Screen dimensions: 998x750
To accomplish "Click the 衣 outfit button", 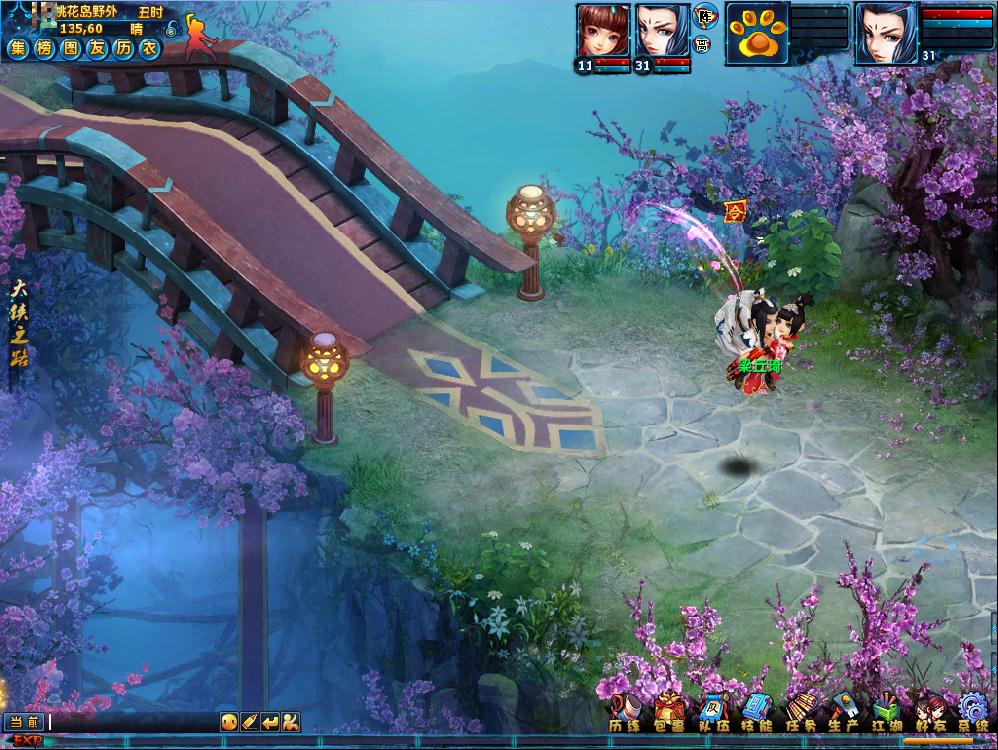I will point(149,49).
